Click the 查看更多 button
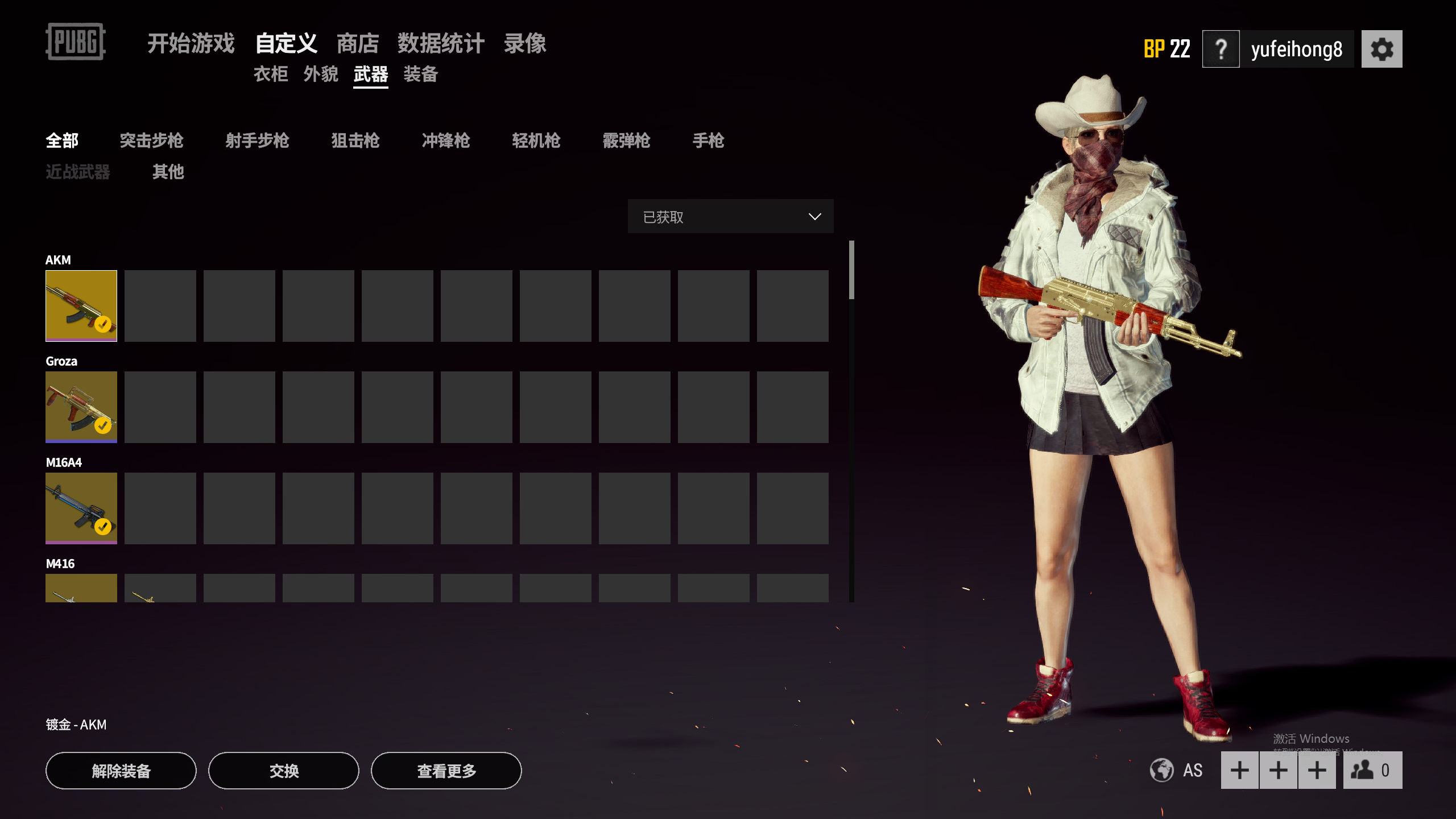1456x819 pixels. coord(447,771)
